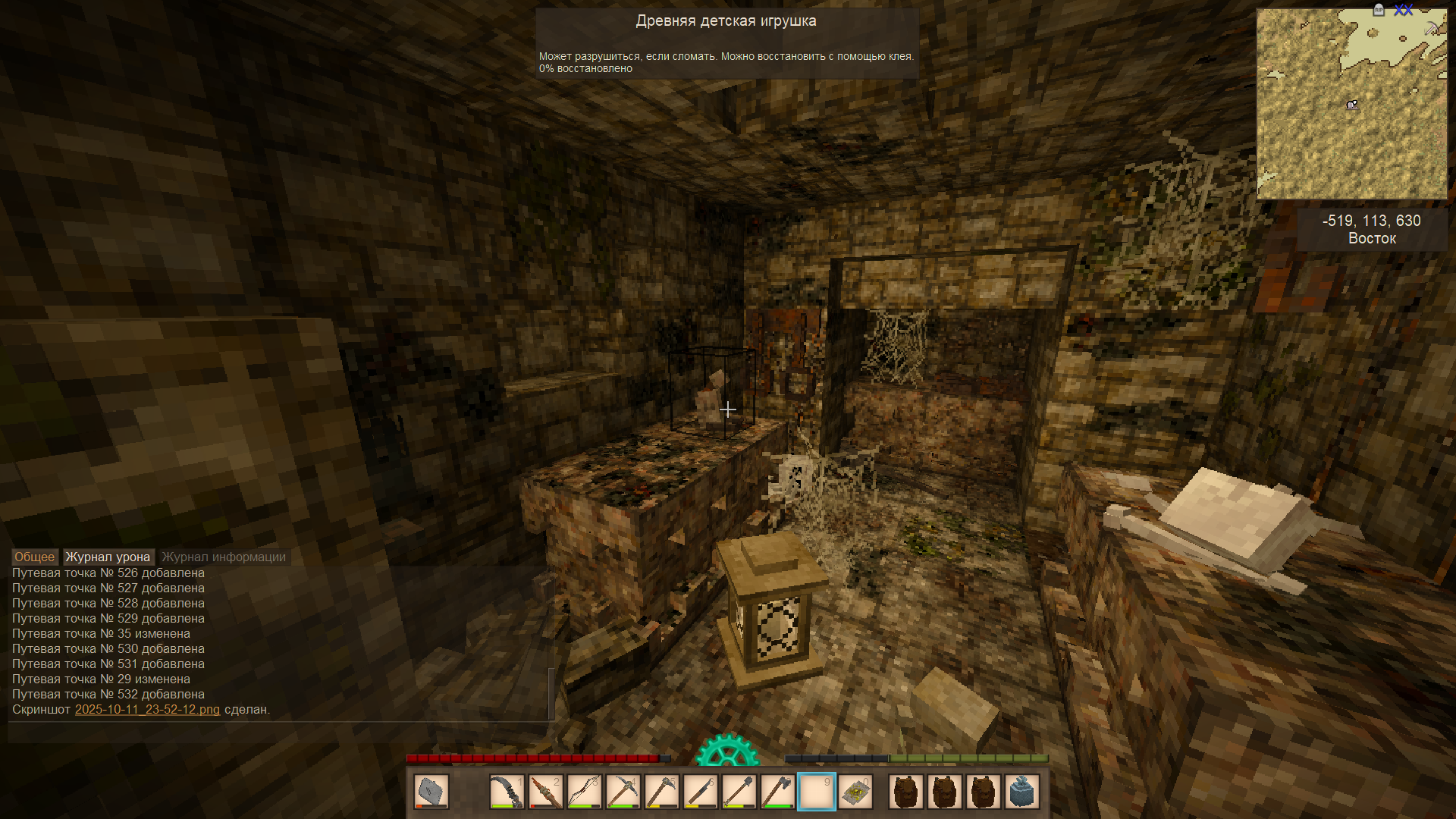
Task: Switch to the Общее chat tab
Action: pos(34,557)
